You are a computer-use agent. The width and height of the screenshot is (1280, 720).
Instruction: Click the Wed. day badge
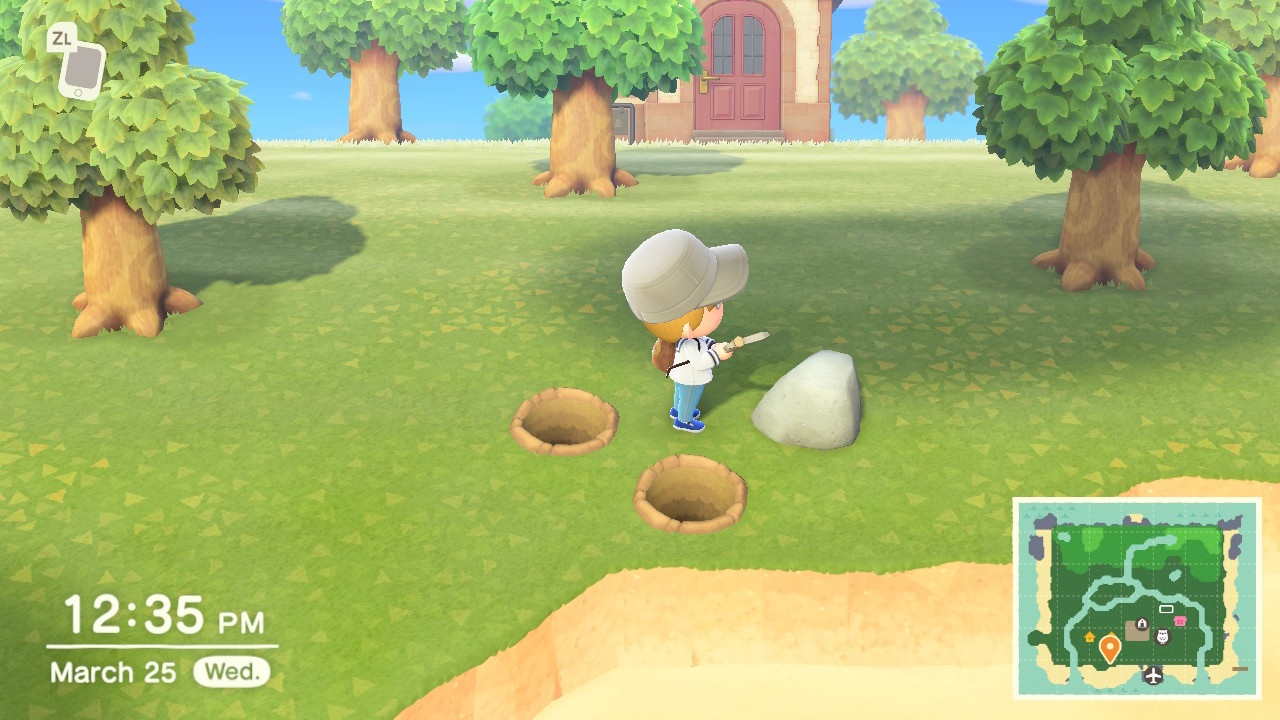tap(230, 672)
